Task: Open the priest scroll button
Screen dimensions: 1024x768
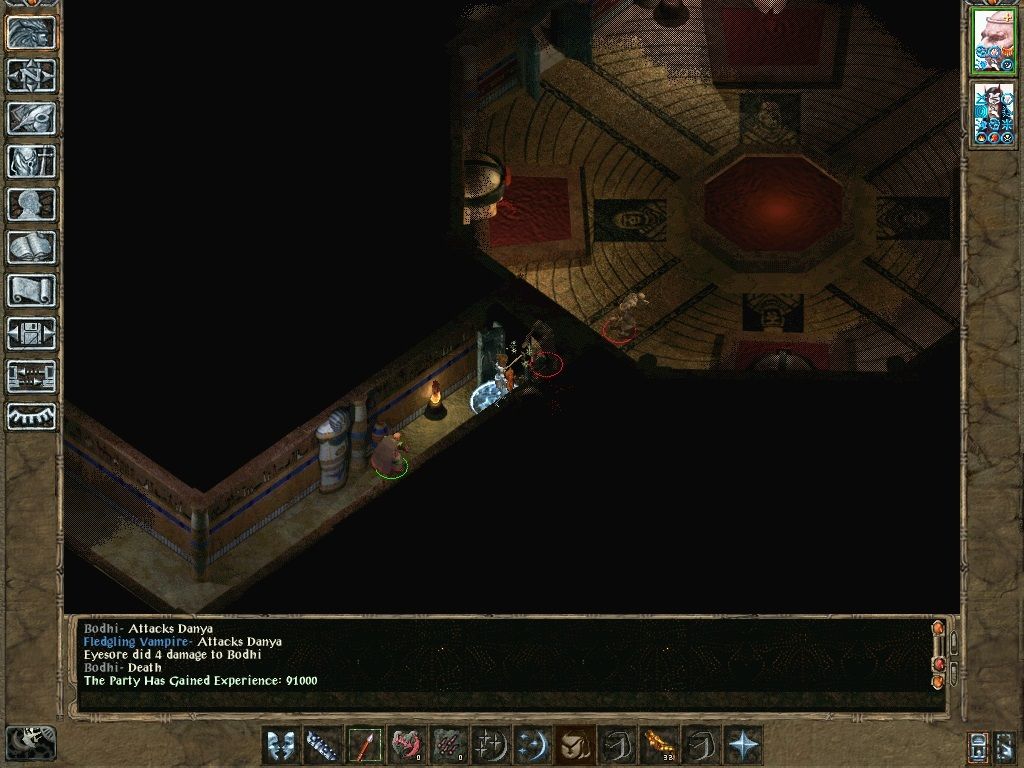Action: (31, 290)
